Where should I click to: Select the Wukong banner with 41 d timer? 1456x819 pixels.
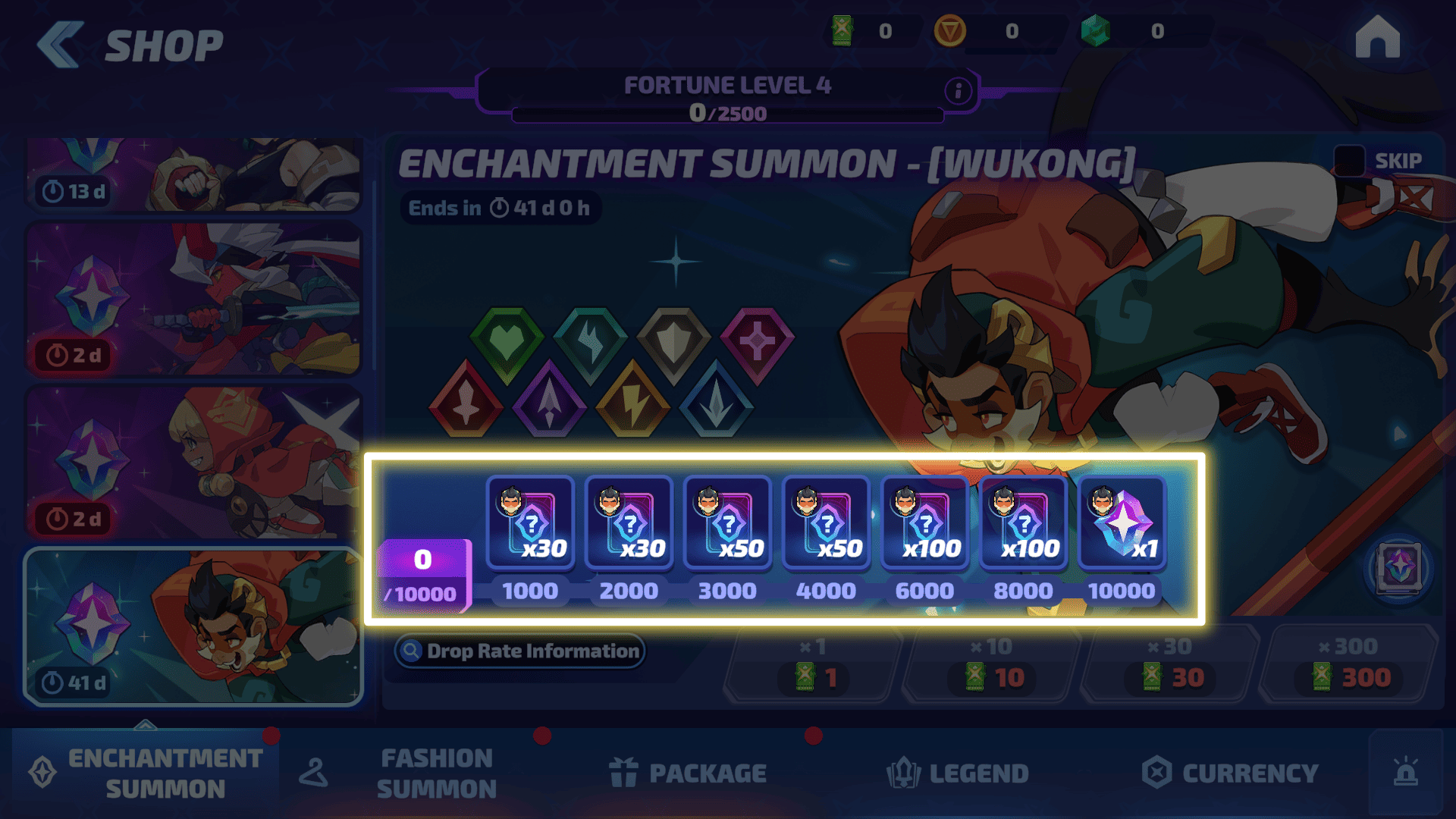click(193, 626)
